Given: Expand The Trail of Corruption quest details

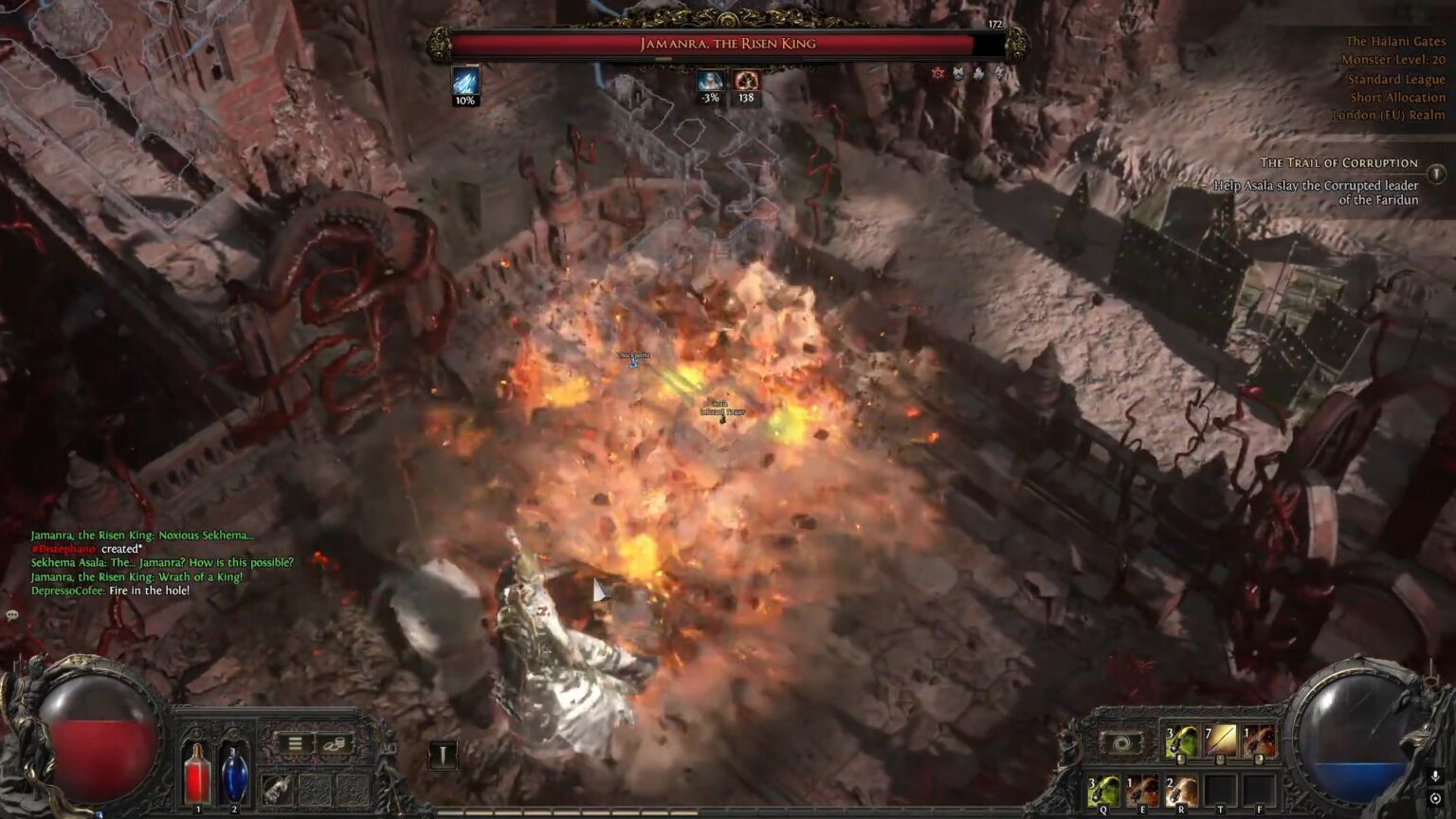Looking at the screenshot, I should pos(1438,173).
